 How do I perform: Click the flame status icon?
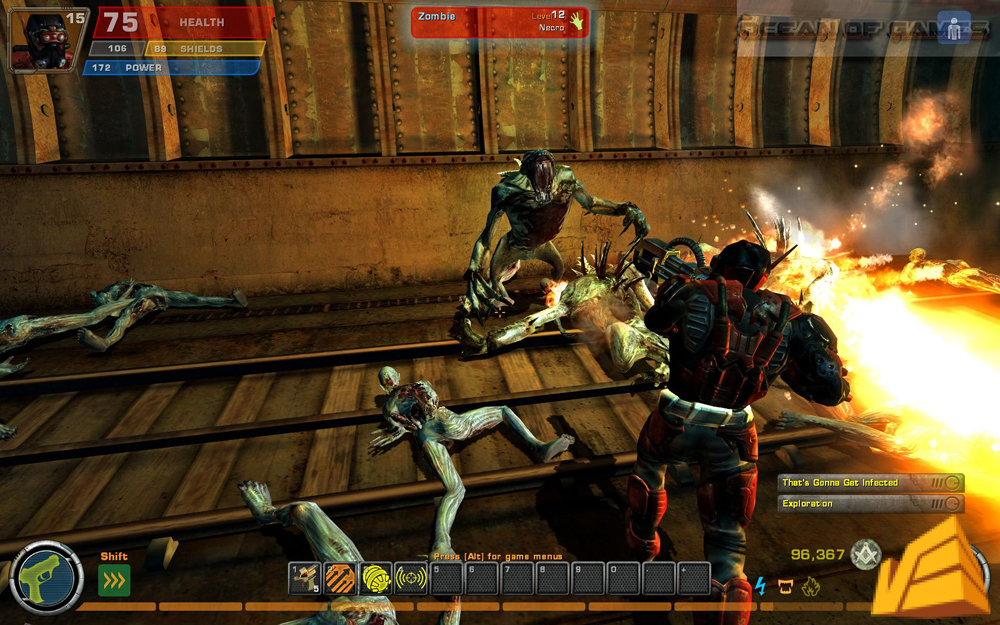(810, 586)
